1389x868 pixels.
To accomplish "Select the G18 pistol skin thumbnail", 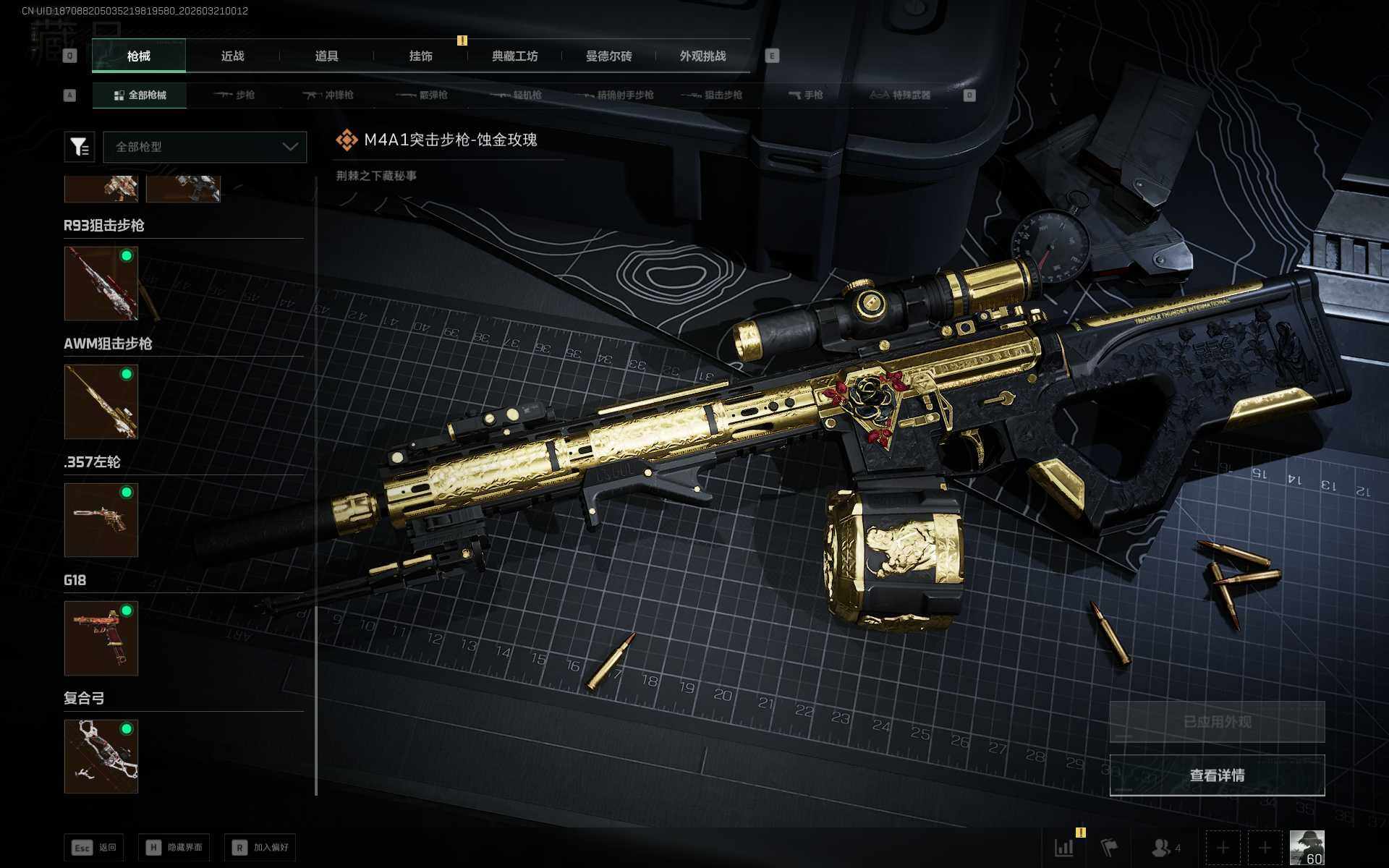I will point(101,638).
